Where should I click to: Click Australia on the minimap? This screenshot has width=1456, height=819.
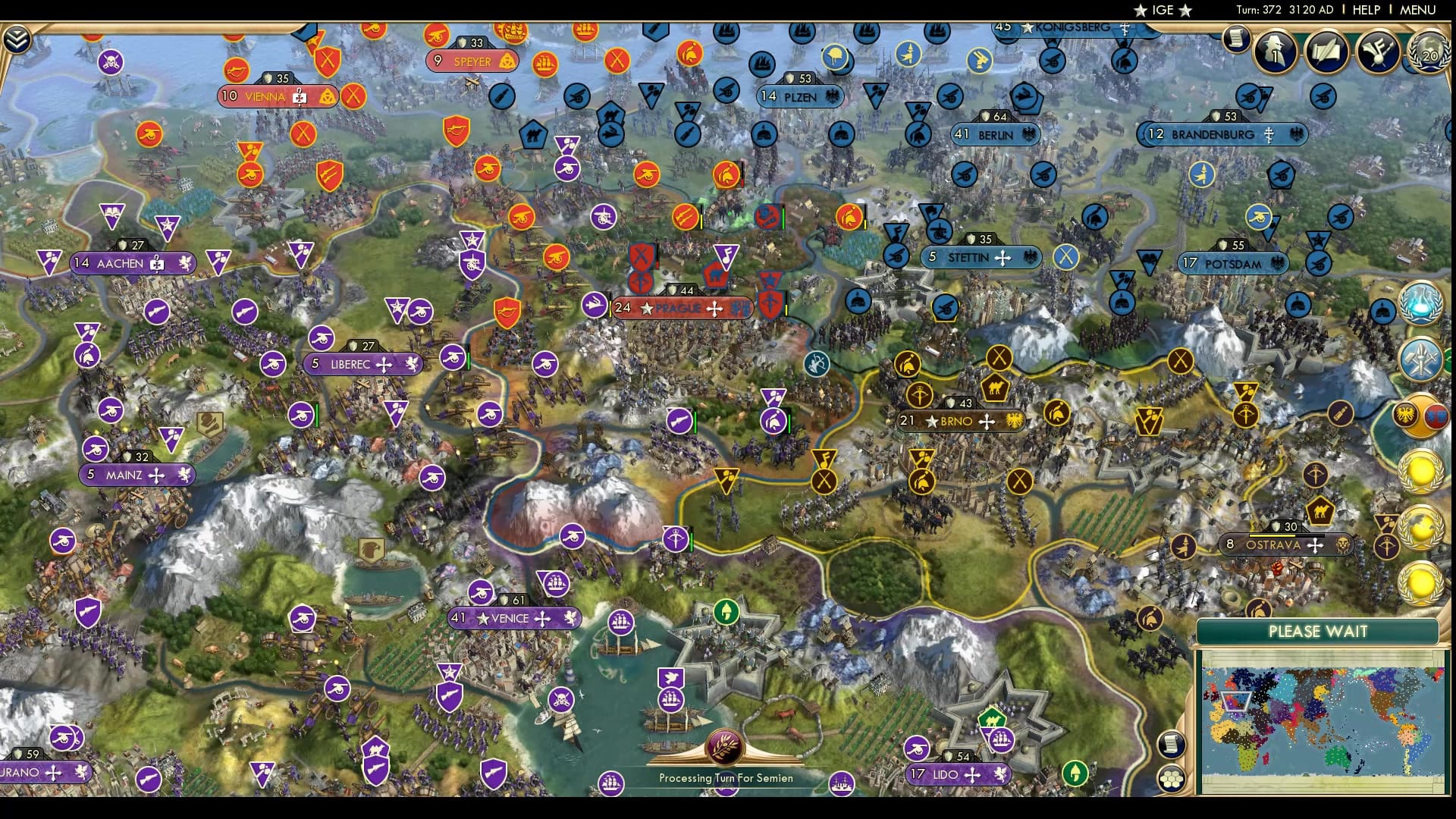point(1337,756)
